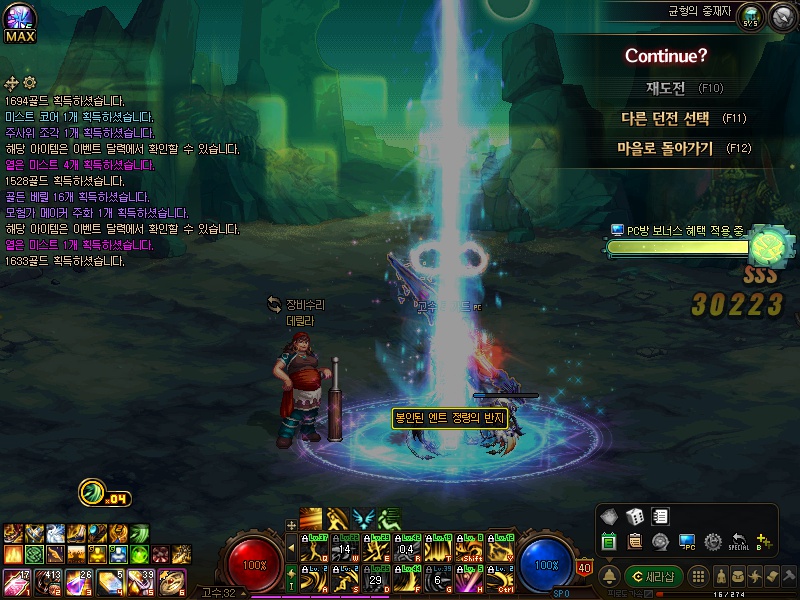
Task: Open the gear settings icon
Action: pos(713,542)
